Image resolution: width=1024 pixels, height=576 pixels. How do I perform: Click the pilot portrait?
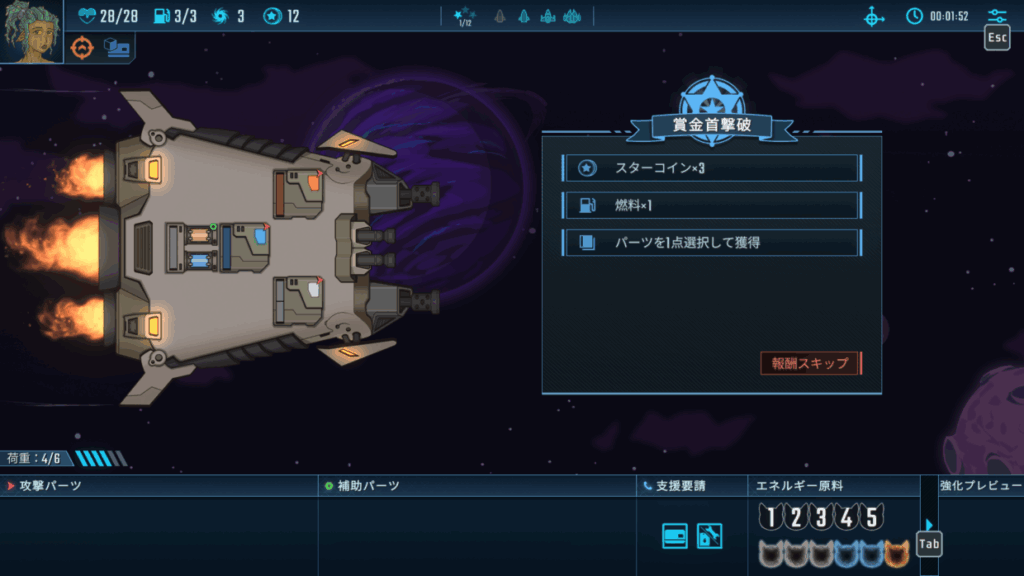30,31
